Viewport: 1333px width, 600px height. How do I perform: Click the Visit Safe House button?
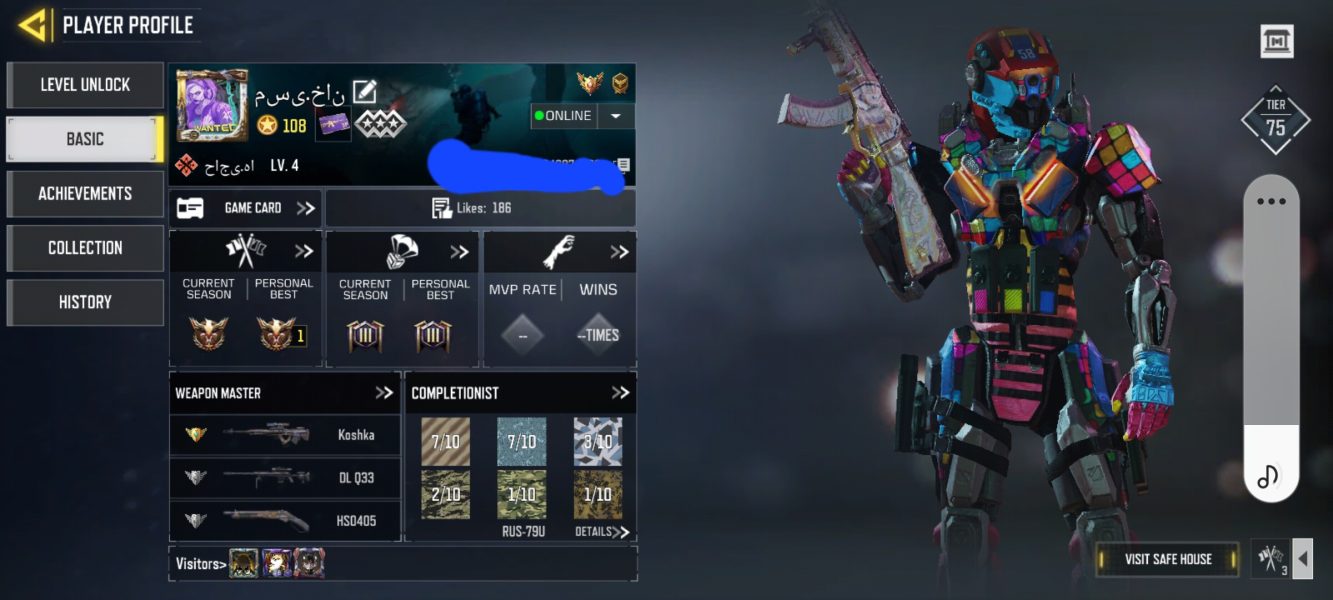tap(1168, 559)
